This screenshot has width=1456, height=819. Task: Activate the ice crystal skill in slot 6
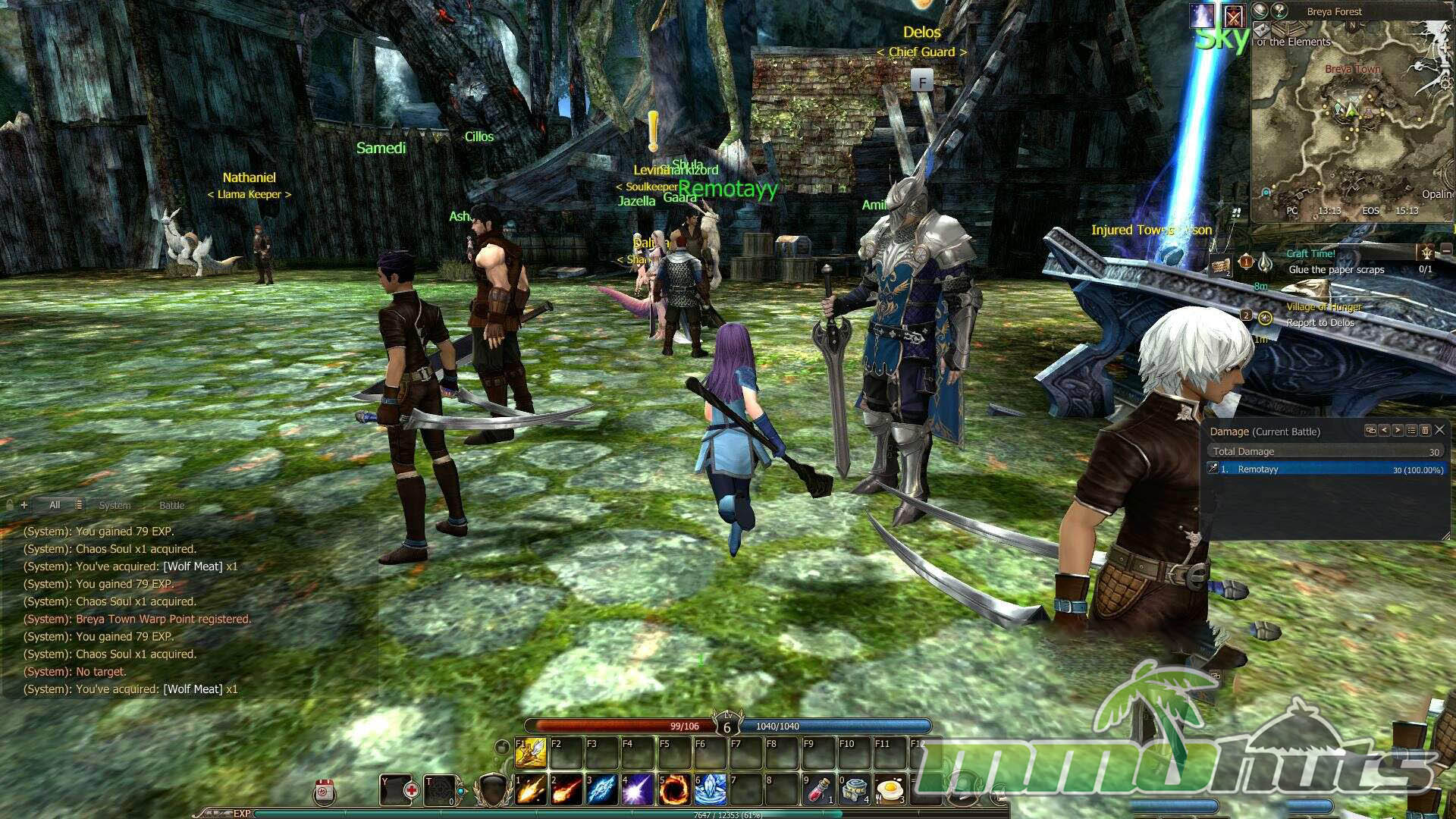[x=711, y=789]
